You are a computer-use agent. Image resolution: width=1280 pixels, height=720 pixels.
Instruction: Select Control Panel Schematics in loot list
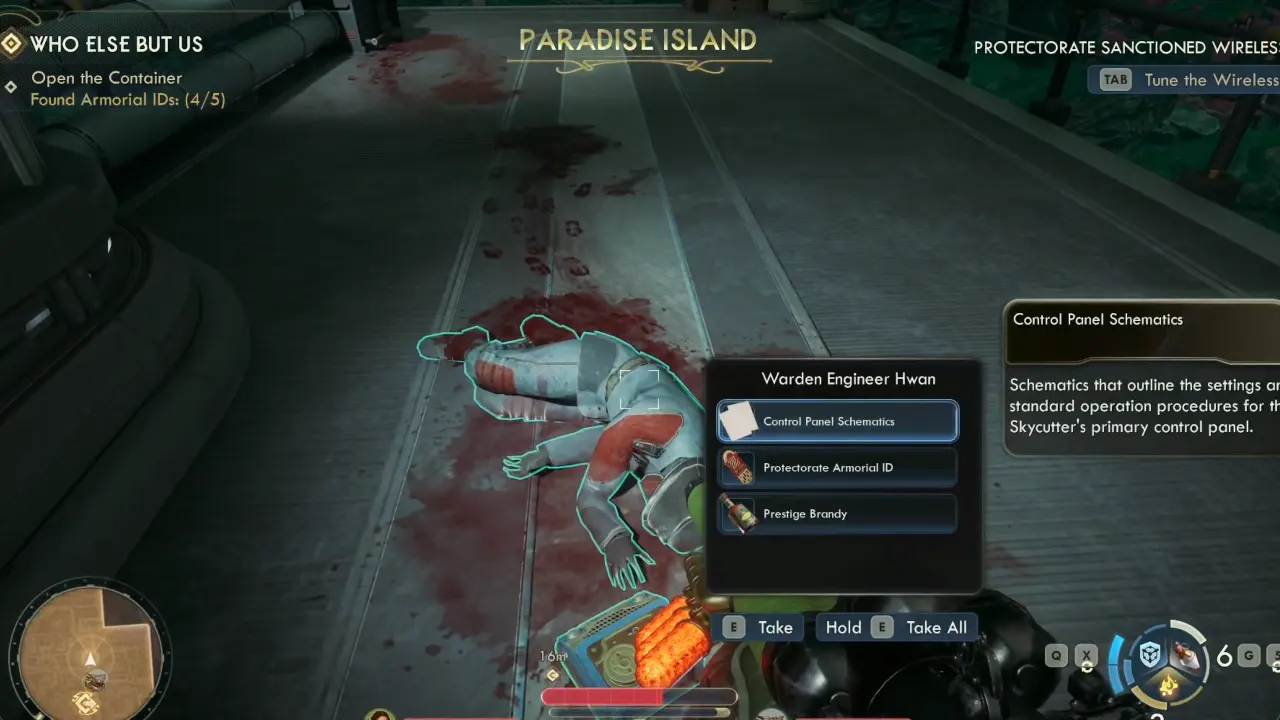tap(837, 421)
